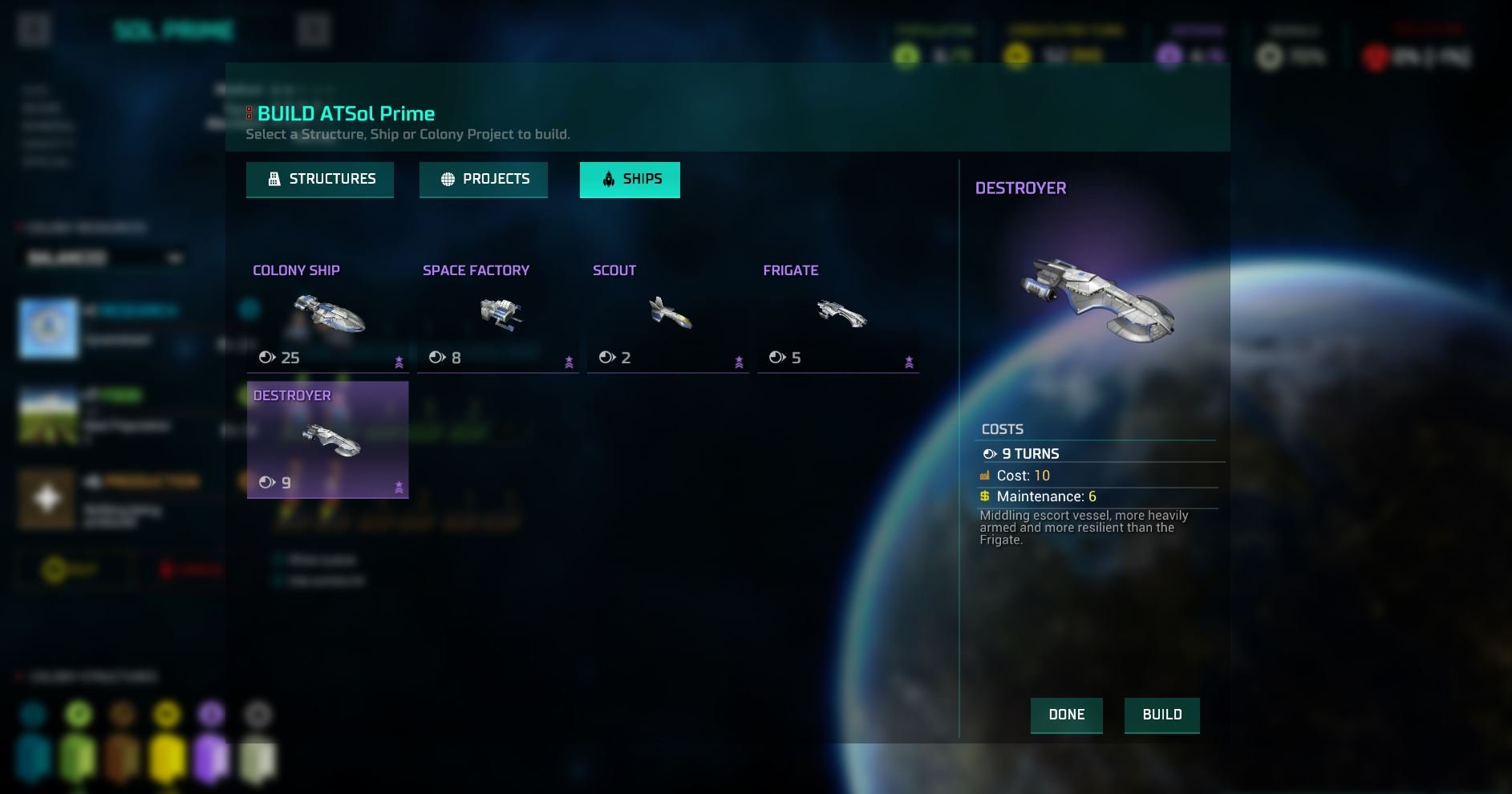
Task: Pick the Scout ship tile
Action: [667, 315]
